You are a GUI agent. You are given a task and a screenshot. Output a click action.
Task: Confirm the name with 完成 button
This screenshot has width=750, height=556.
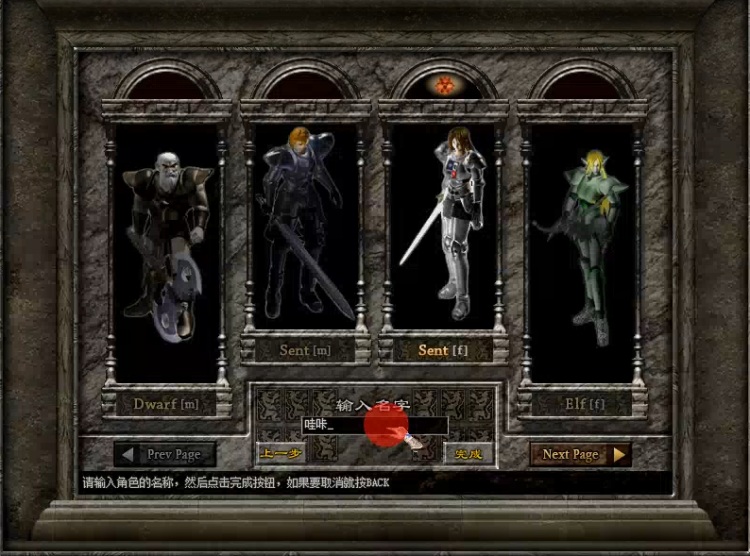click(468, 454)
